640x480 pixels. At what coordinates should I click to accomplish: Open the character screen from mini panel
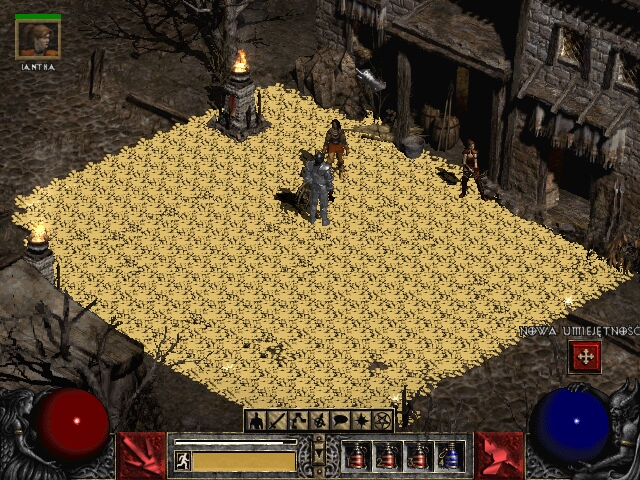click(x=256, y=420)
